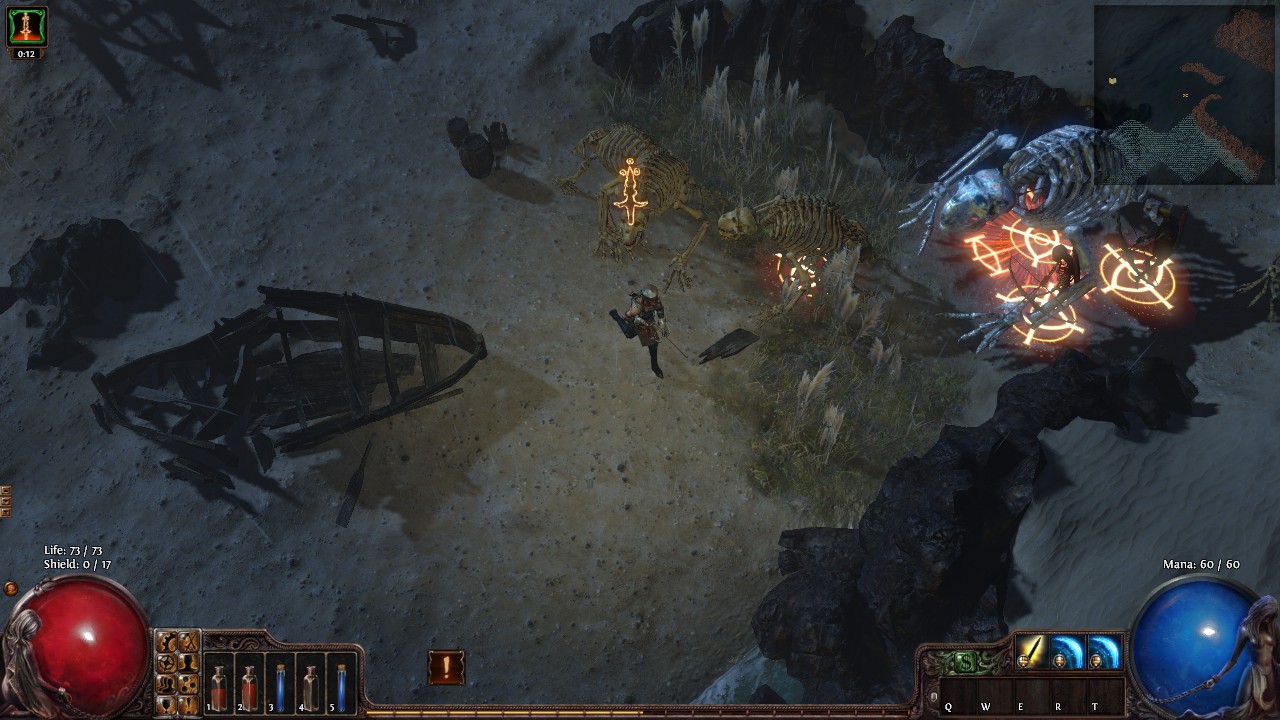
Task: Click the minimap
Action: [1184, 95]
